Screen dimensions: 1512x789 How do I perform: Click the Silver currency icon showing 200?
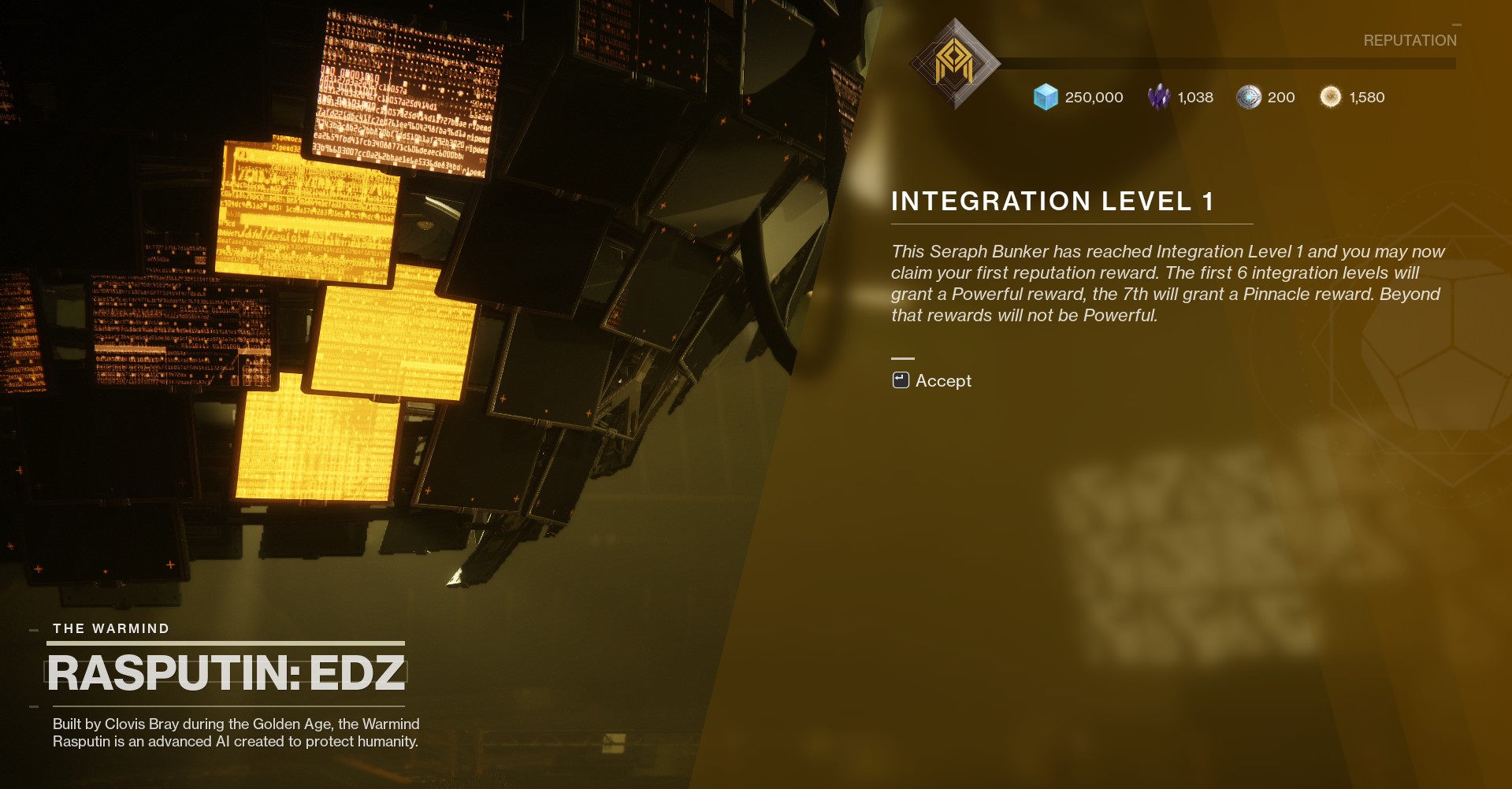(x=1249, y=98)
